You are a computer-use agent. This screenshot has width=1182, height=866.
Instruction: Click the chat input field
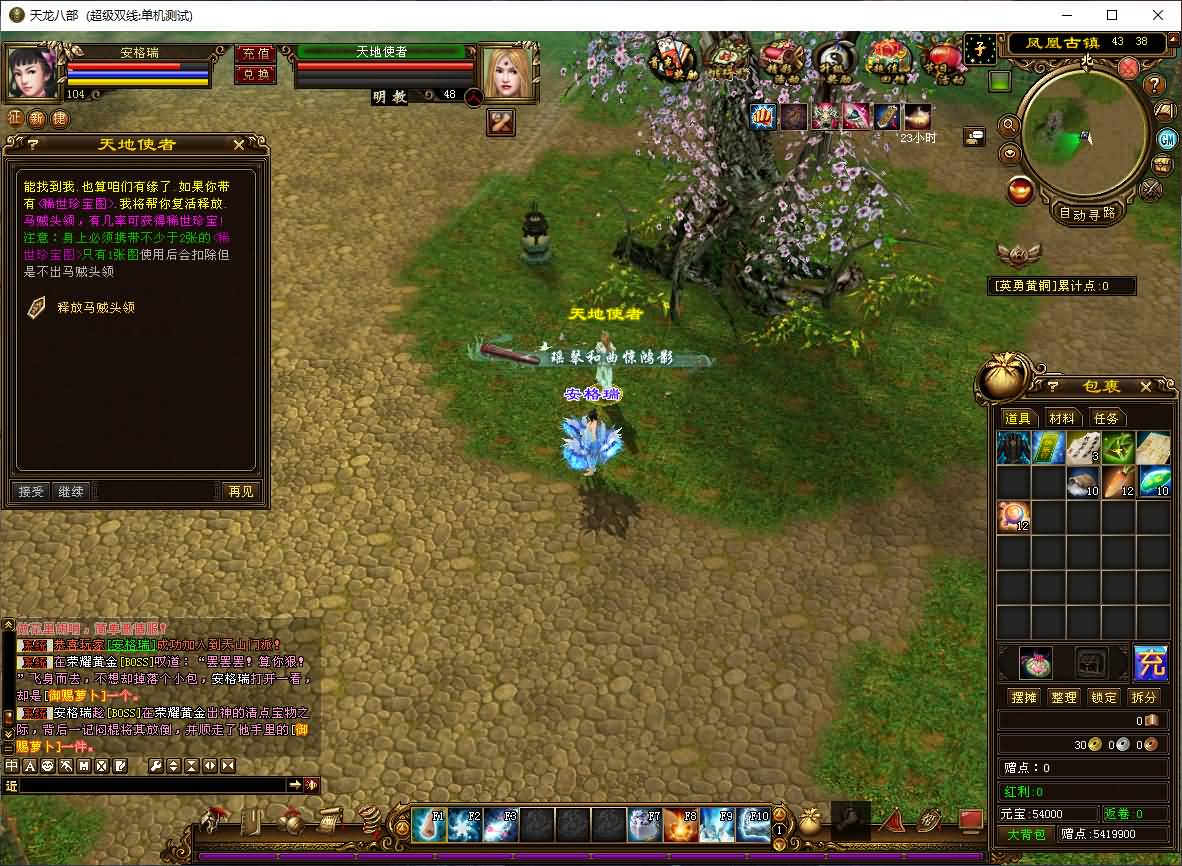point(152,786)
